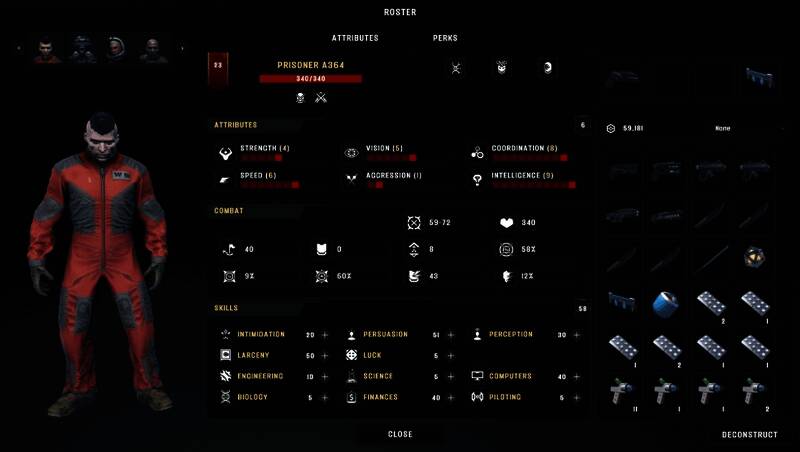800x452 pixels.
Task: Close the roster screen
Action: [x=400, y=434]
